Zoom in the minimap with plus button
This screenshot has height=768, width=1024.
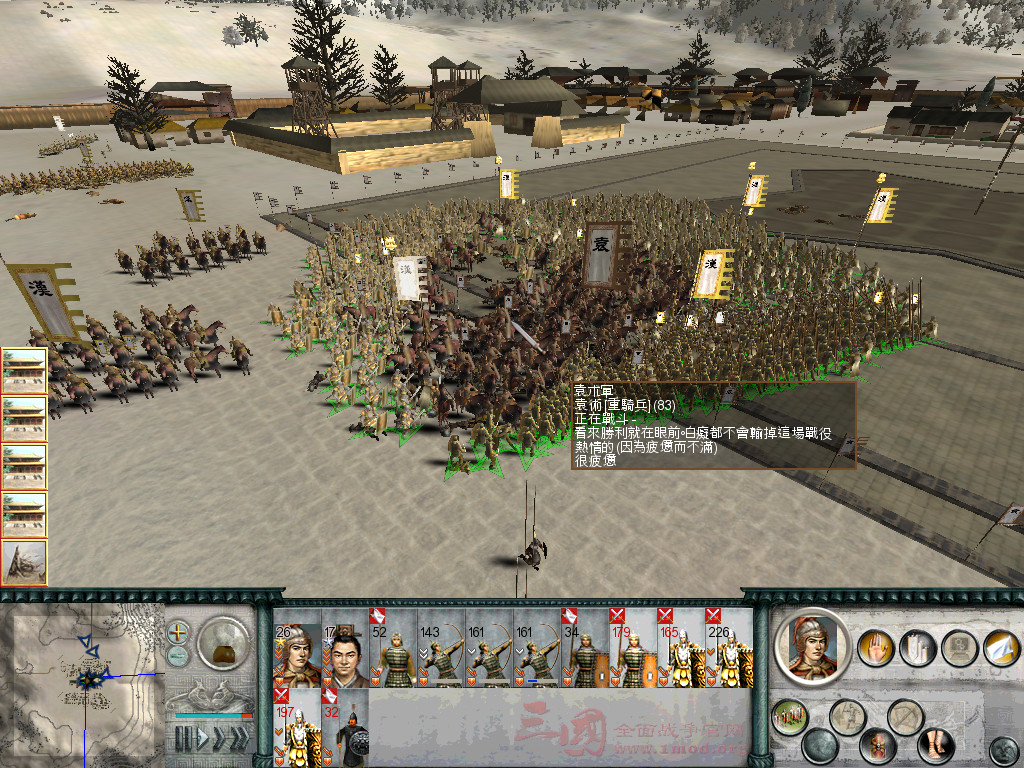pos(178,633)
